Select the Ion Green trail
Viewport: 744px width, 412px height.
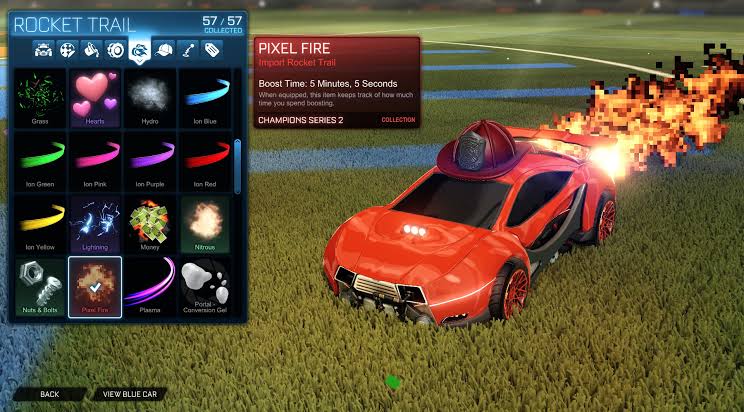(x=40, y=160)
